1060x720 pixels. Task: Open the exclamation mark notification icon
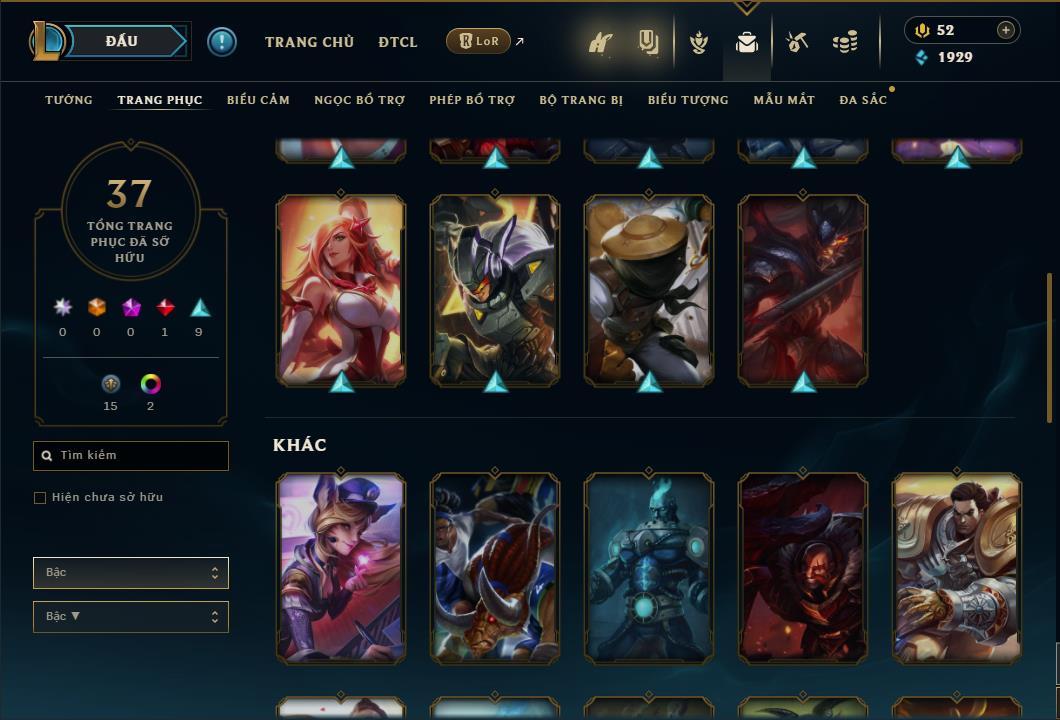(x=222, y=42)
